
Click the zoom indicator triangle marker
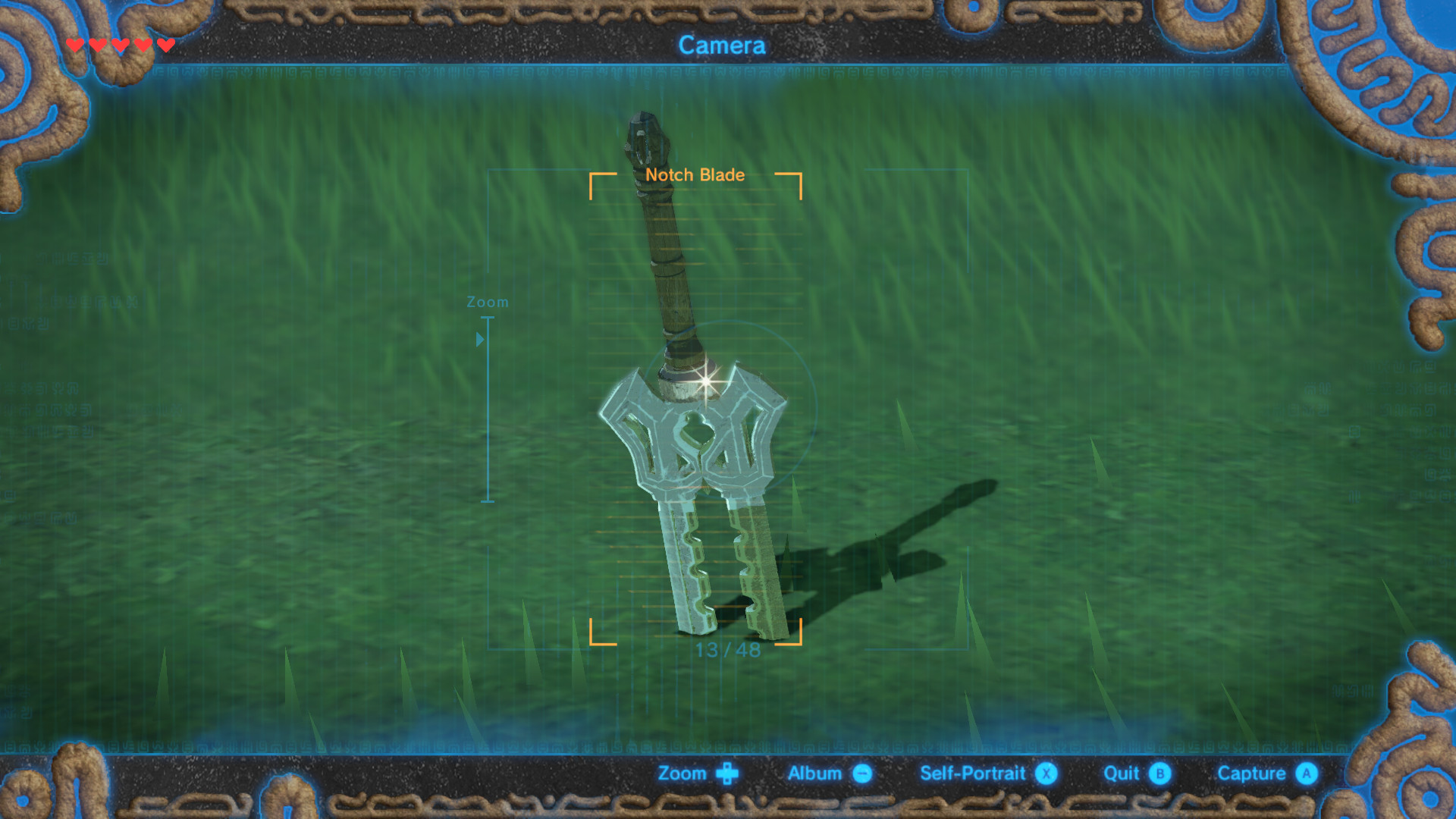(480, 339)
